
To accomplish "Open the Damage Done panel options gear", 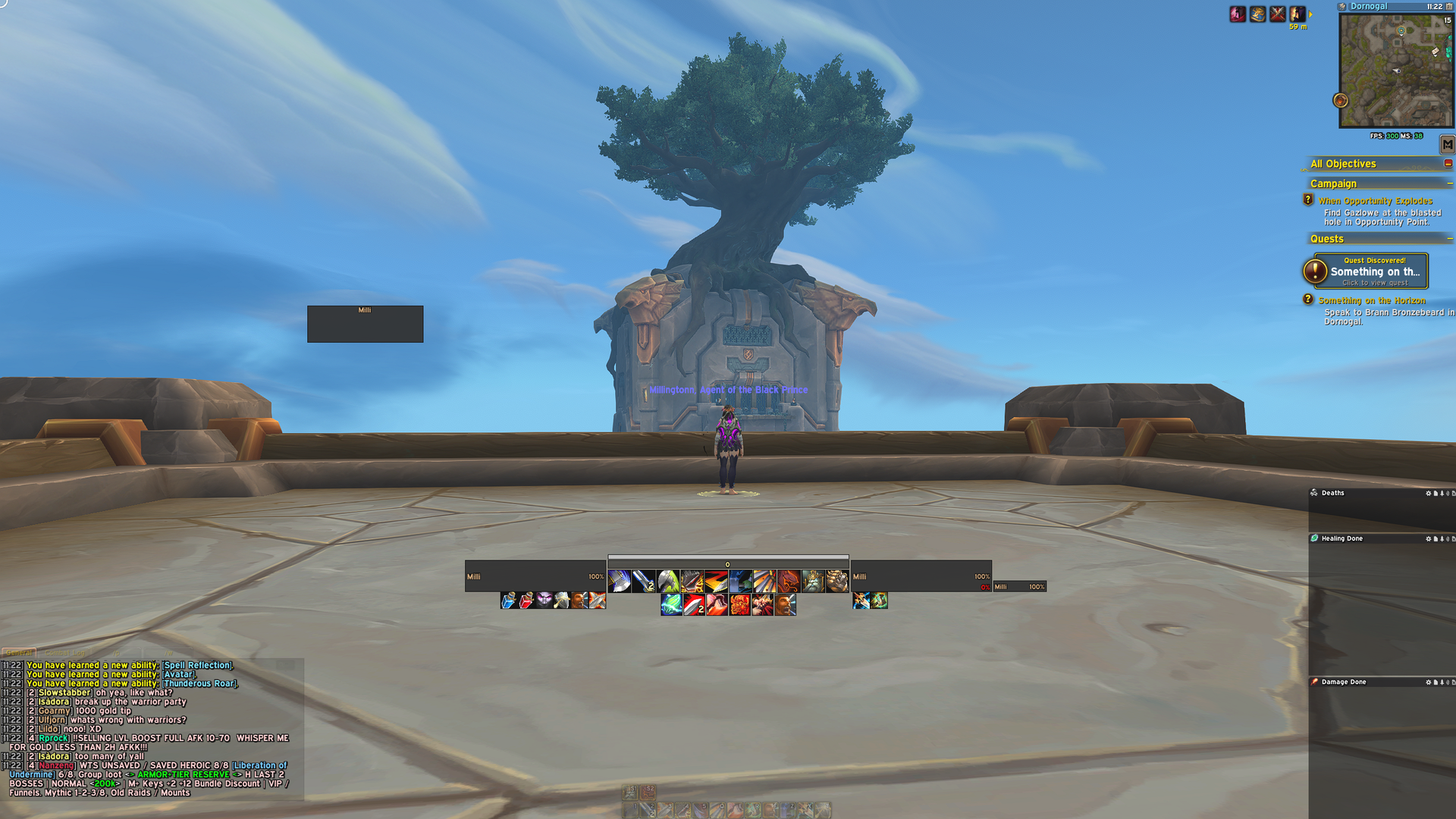I will pos(1429,681).
